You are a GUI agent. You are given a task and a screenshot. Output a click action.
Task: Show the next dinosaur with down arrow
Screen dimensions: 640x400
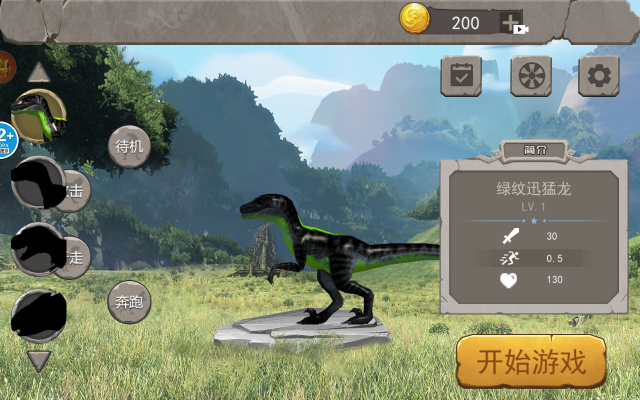[x=39, y=360]
